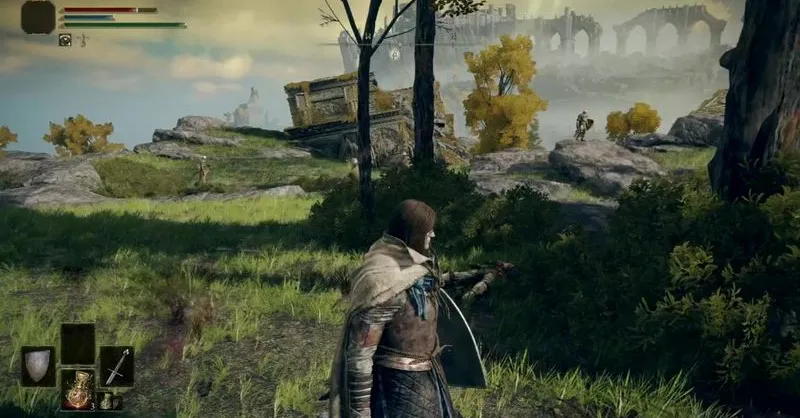The image size is (800, 418).
Task: Select the sword in the right-hand slot
Action: coord(116,366)
